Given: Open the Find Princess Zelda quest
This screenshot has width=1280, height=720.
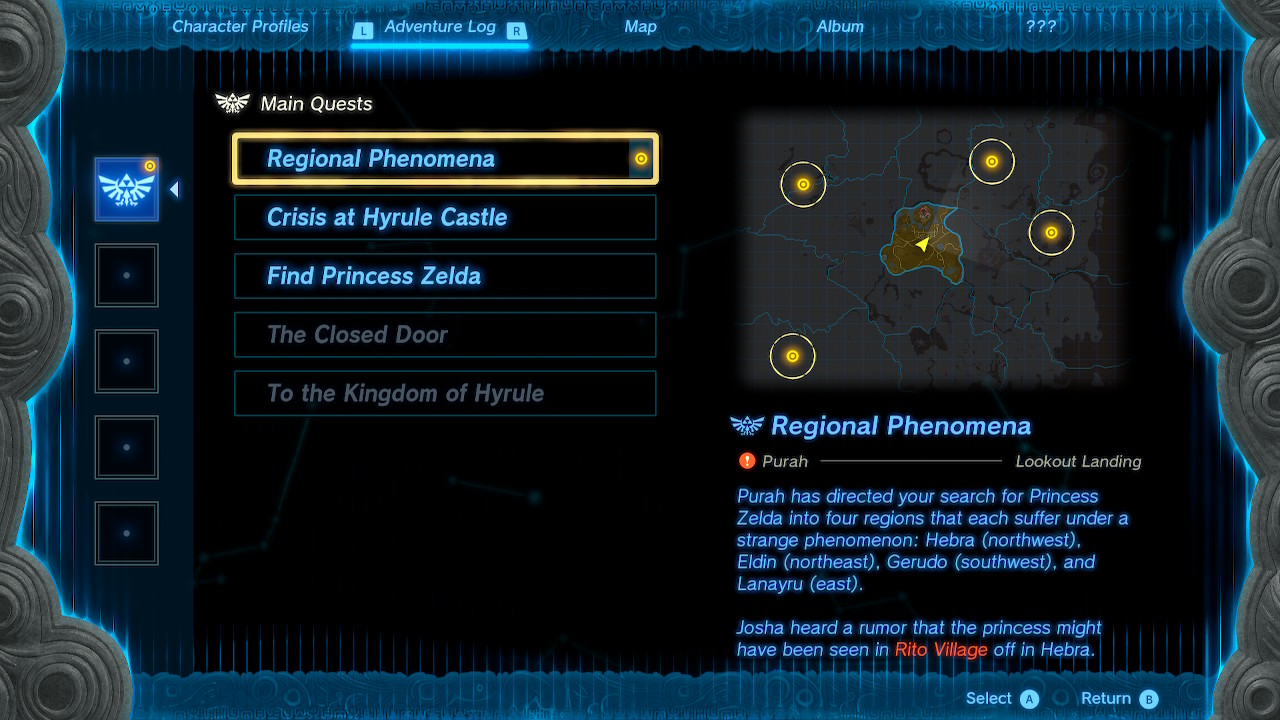Looking at the screenshot, I should point(445,276).
